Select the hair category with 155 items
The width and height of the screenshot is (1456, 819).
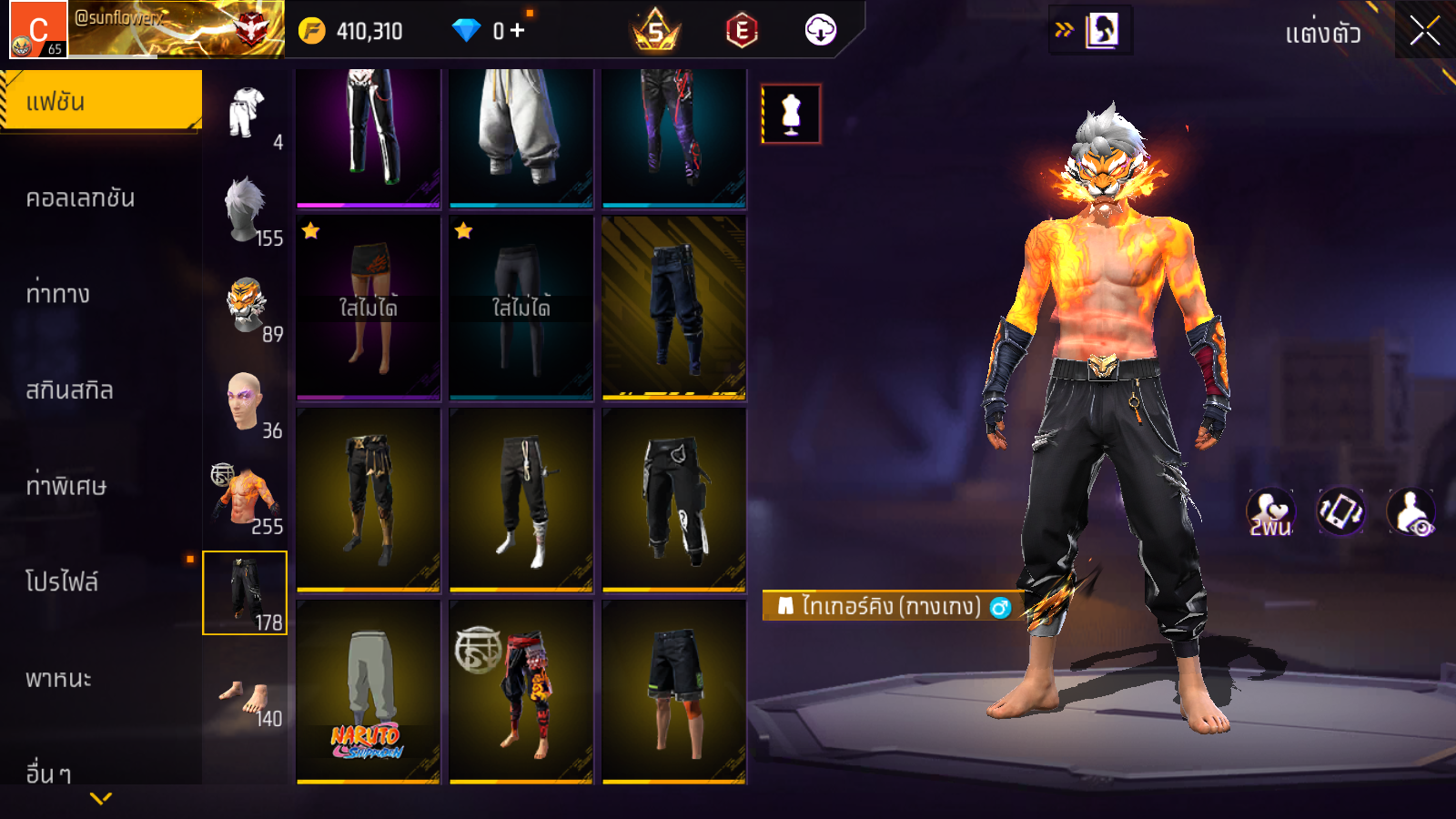[x=246, y=209]
